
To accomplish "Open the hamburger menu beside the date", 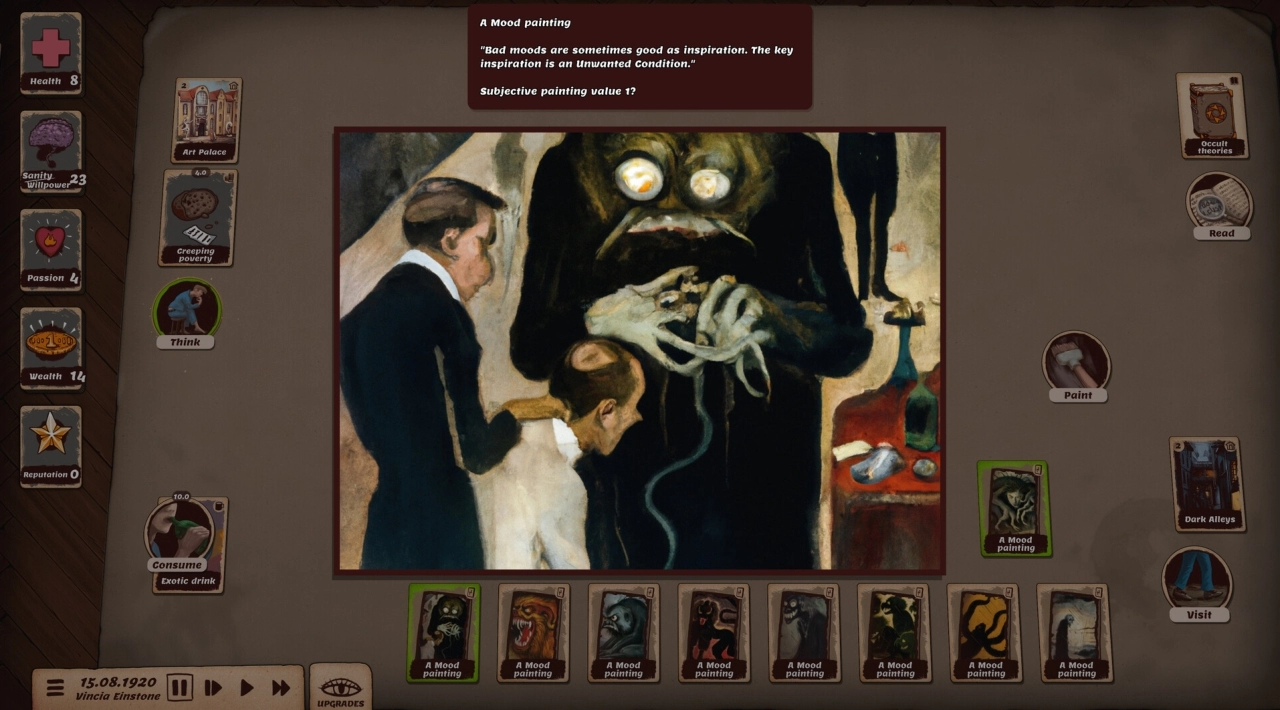I will pos(55,688).
